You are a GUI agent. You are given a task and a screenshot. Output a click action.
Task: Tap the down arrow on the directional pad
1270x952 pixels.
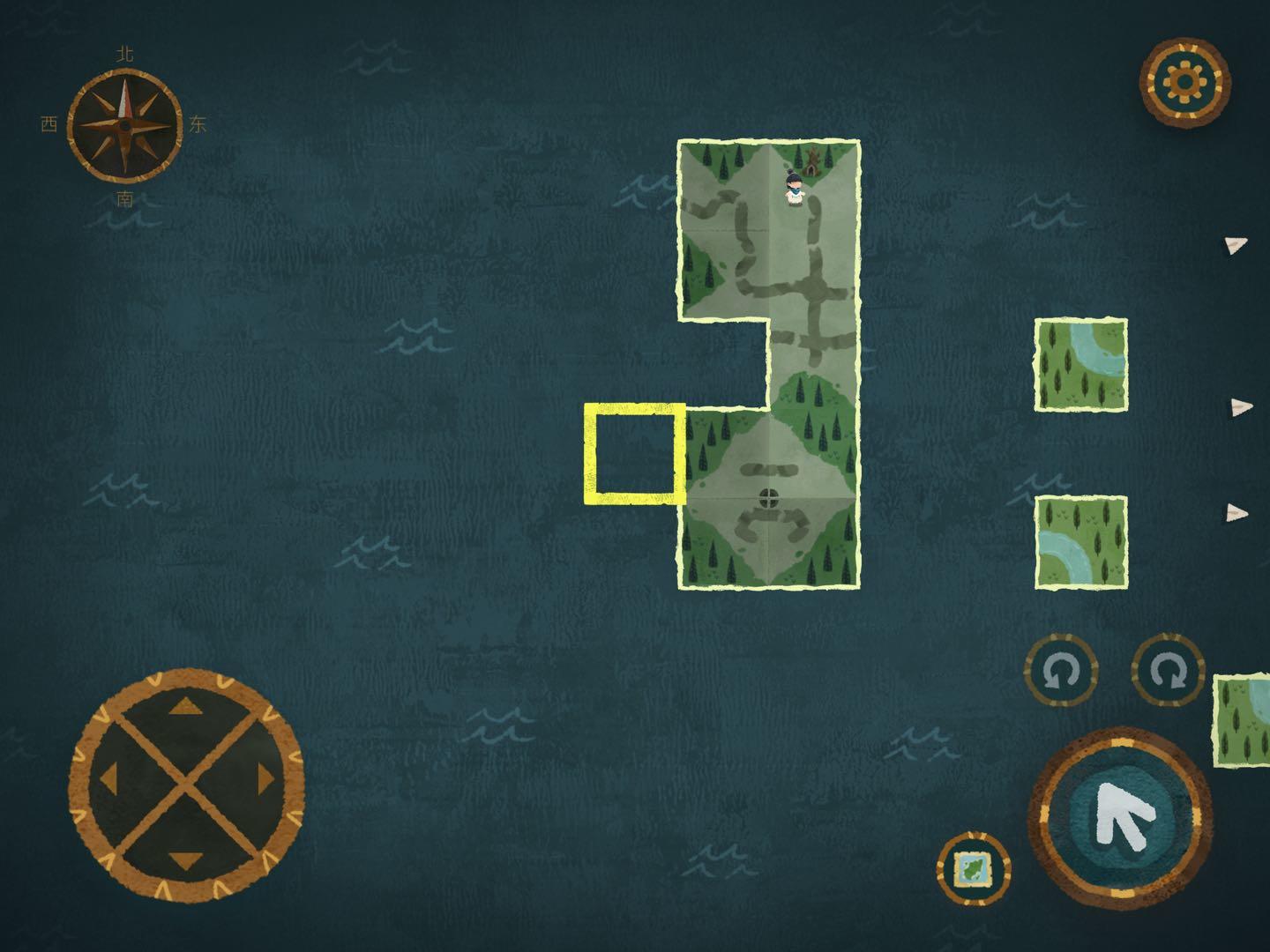[x=185, y=857]
